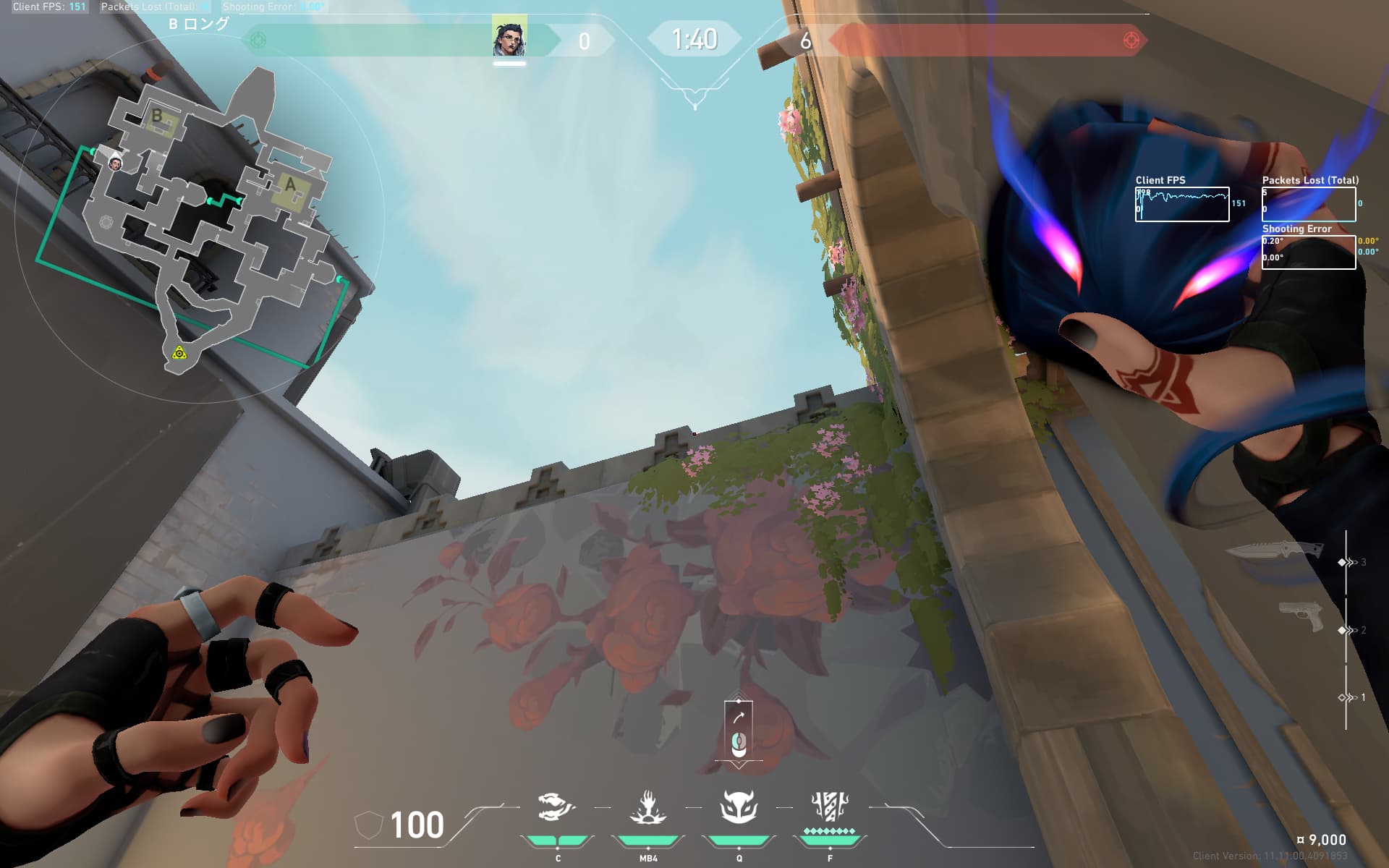Activate the Haunt horned mask ability
Image resolution: width=1389 pixels, height=868 pixels.
coord(739,807)
